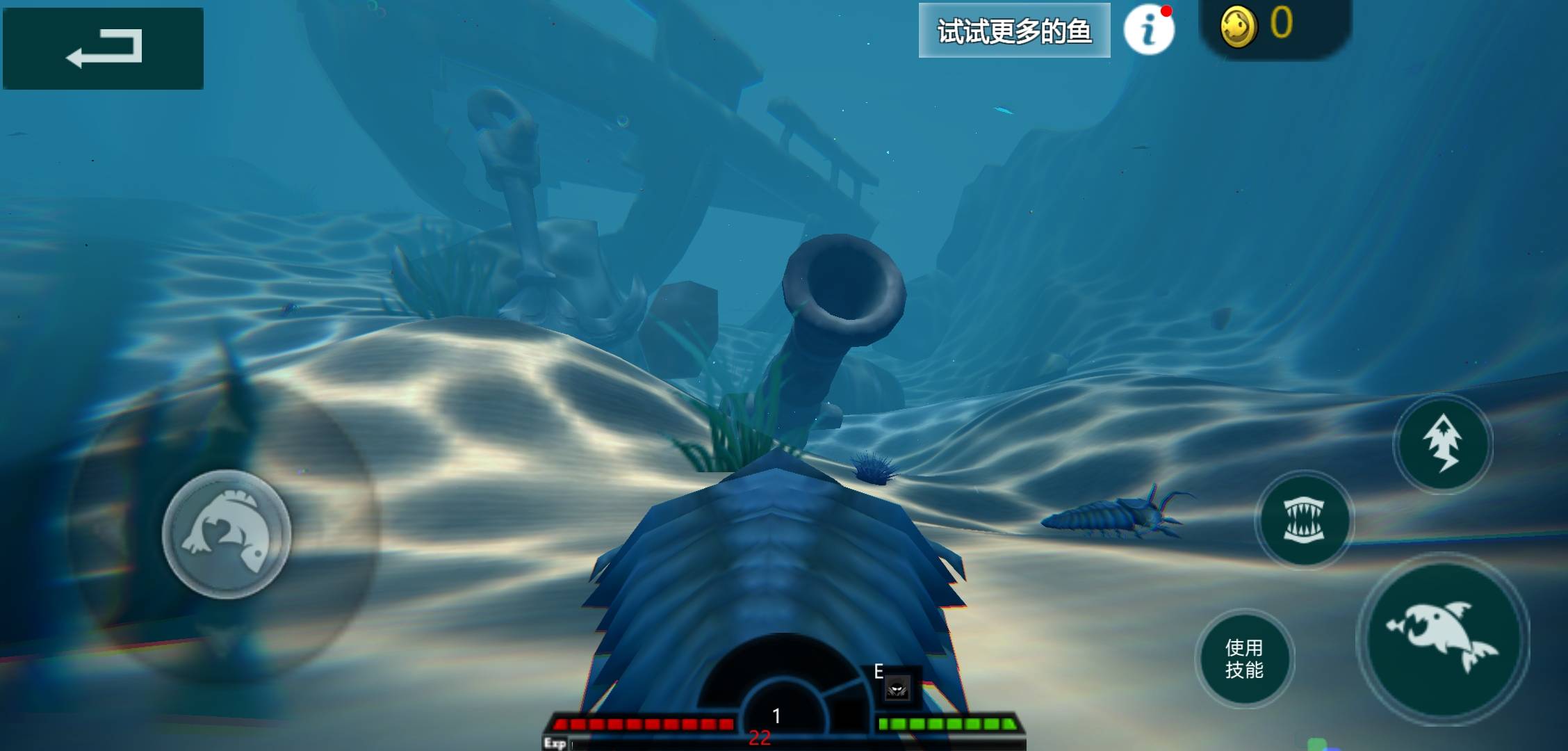Show the info panel via the i icon
The width and height of the screenshot is (1568, 751).
1149,30
